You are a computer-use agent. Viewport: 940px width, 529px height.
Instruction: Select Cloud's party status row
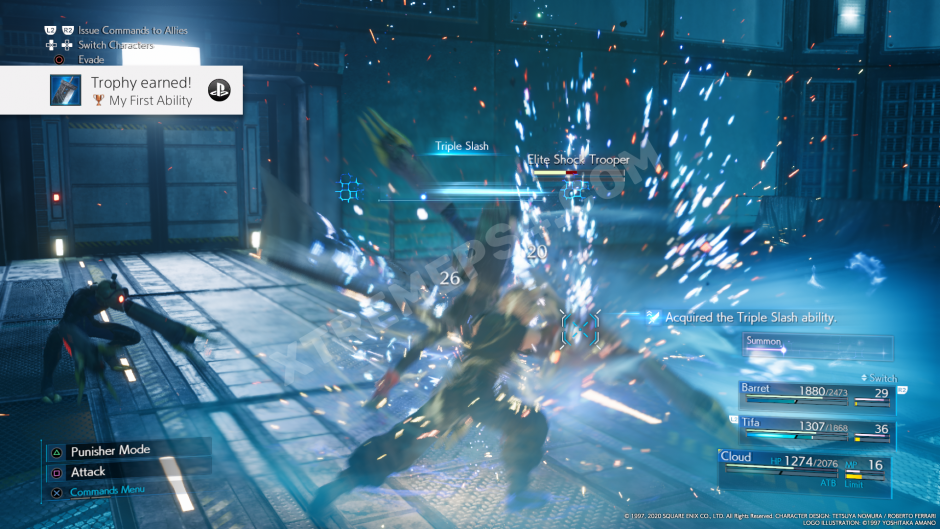[805, 468]
